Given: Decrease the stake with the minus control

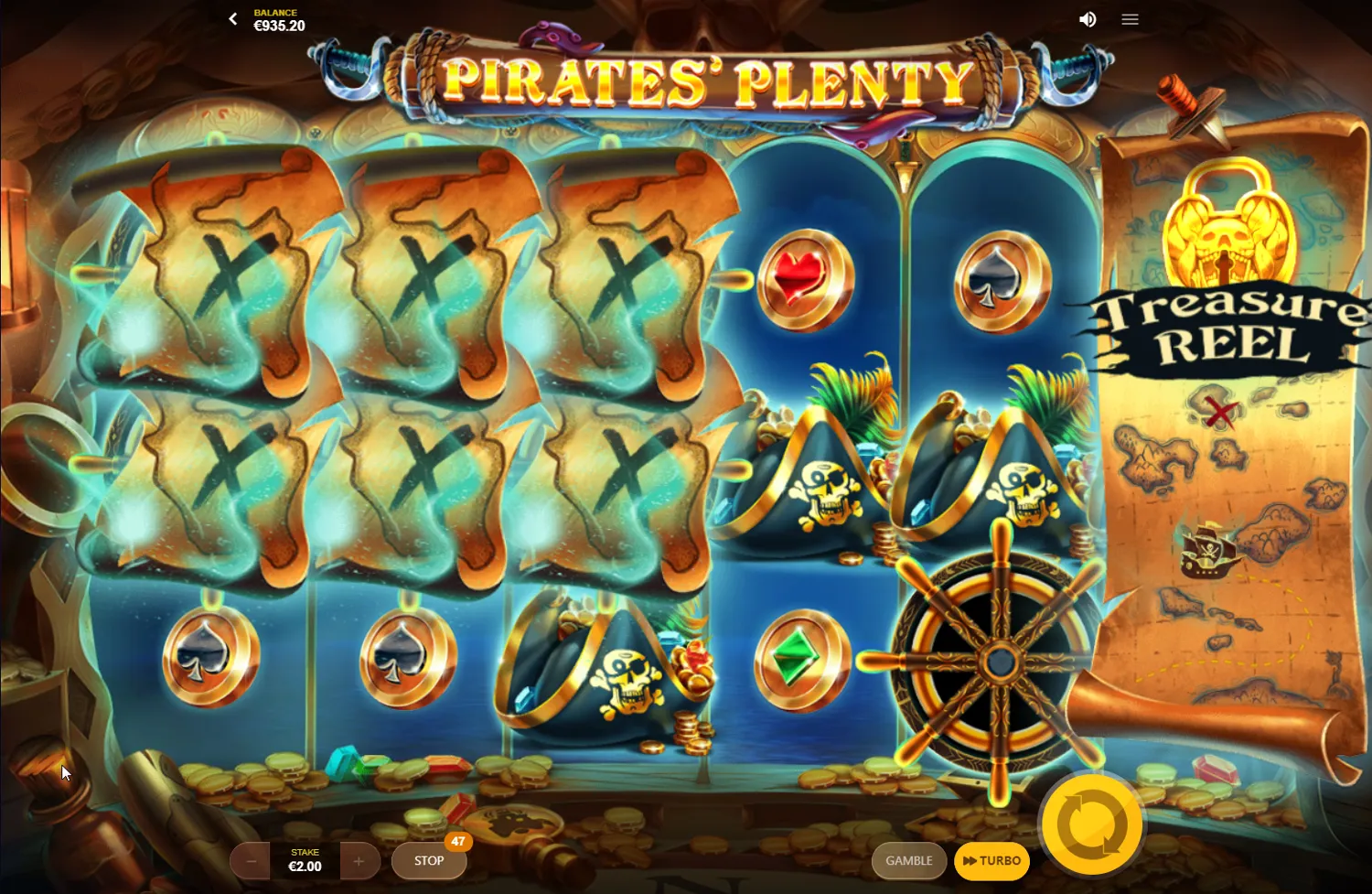Looking at the screenshot, I should pos(250,860).
